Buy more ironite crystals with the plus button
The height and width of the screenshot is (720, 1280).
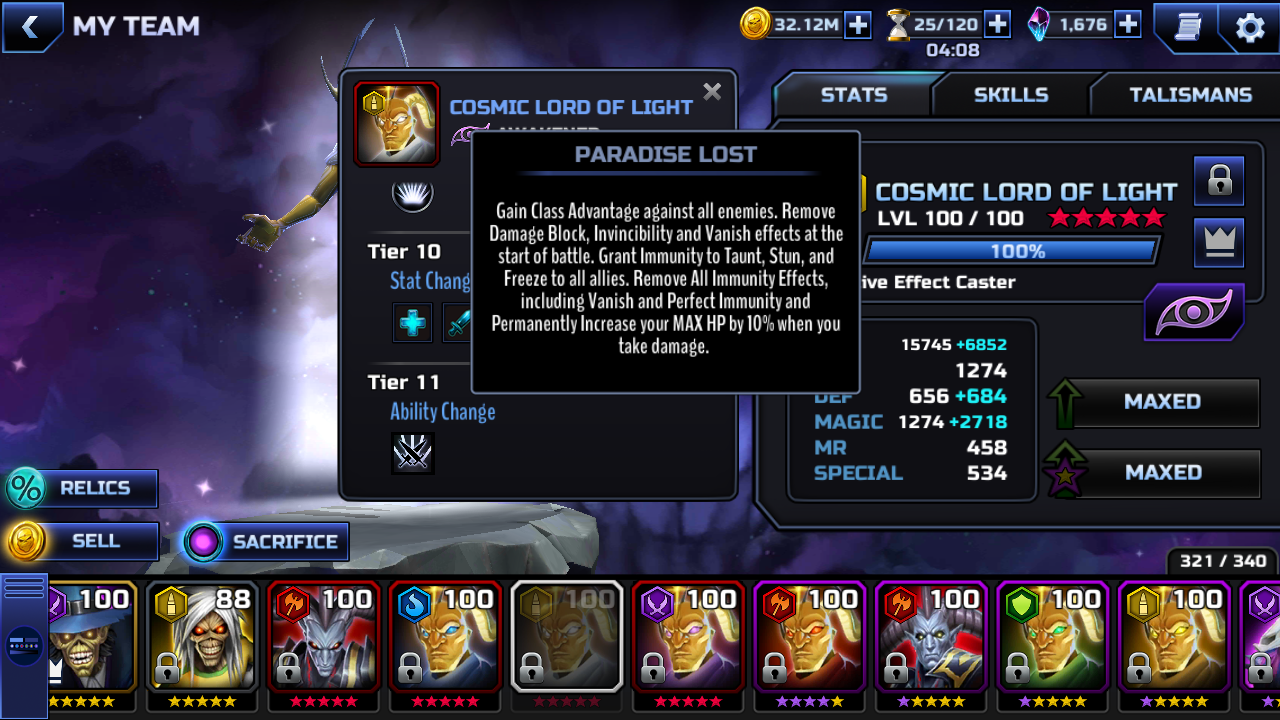click(1128, 24)
